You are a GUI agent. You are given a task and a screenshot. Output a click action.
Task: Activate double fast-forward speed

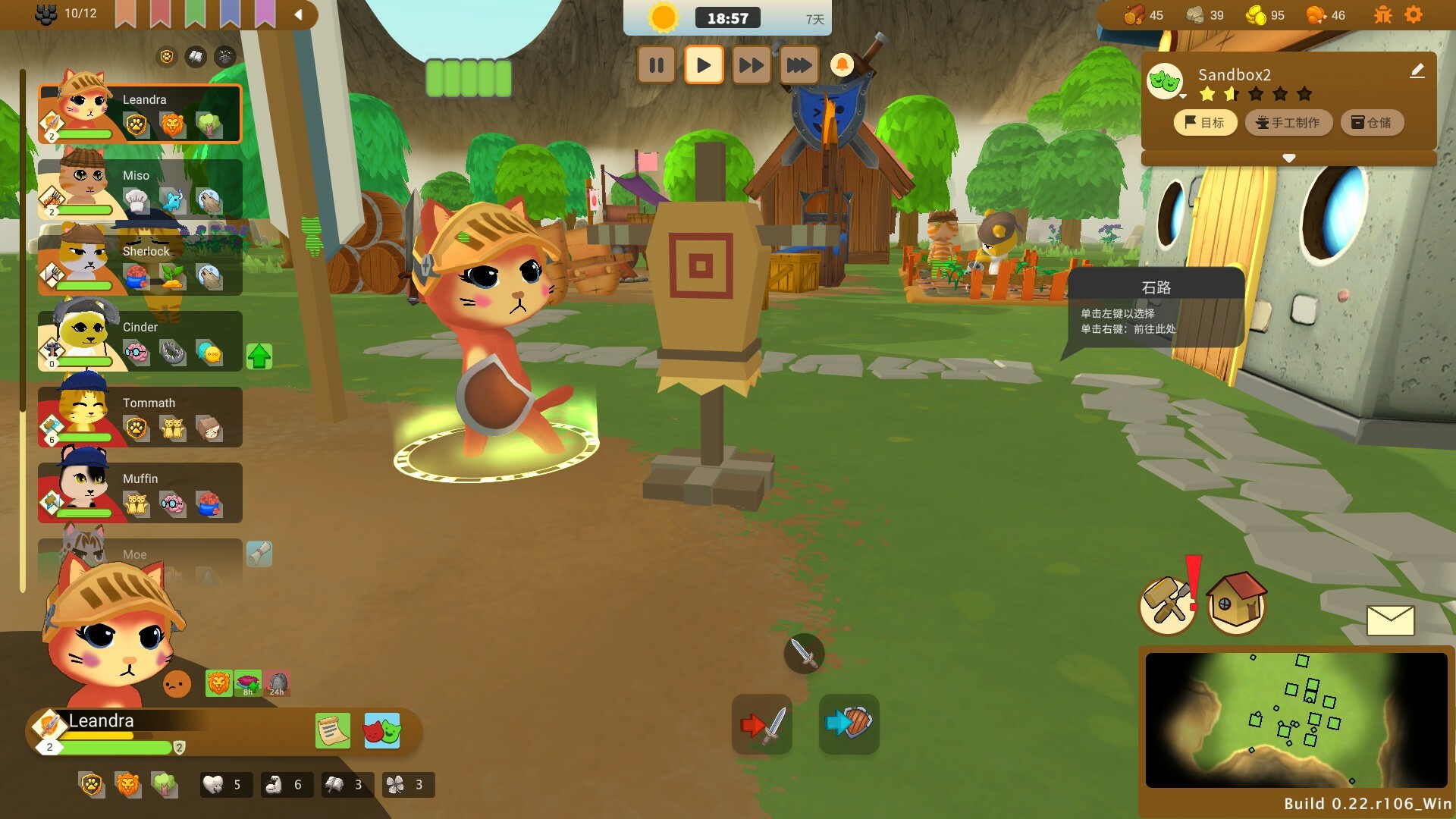click(751, 65)
